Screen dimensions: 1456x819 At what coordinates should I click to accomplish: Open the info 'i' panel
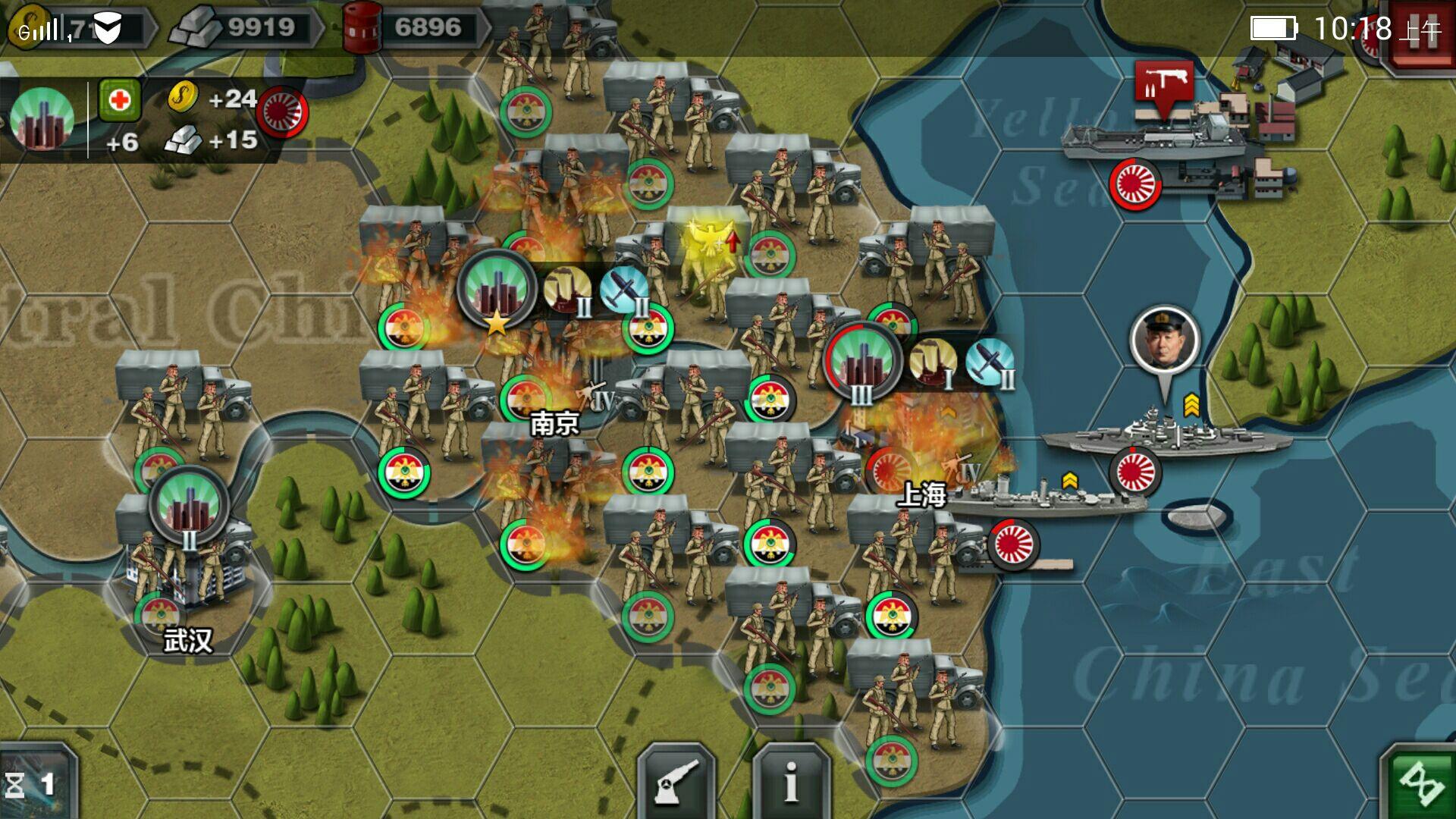[x=791, y=781]
